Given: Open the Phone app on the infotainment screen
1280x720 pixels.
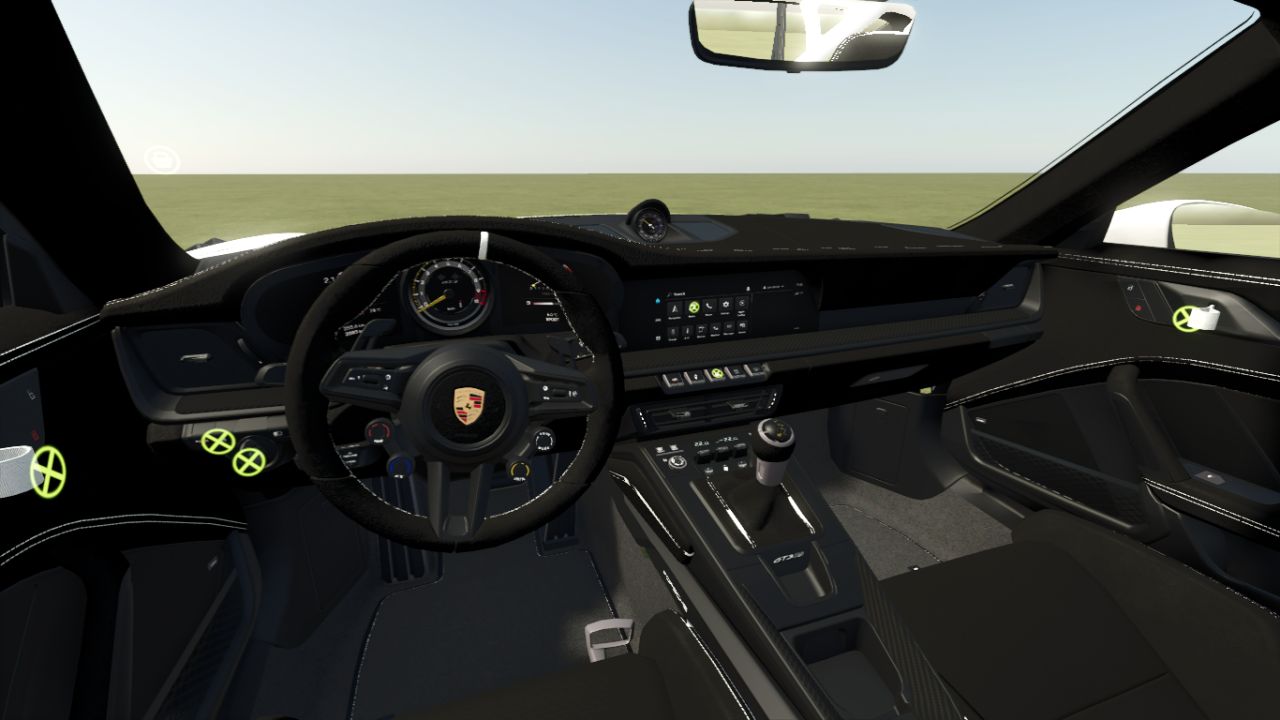Looking at the screenshot, I should tap(709, 306).
